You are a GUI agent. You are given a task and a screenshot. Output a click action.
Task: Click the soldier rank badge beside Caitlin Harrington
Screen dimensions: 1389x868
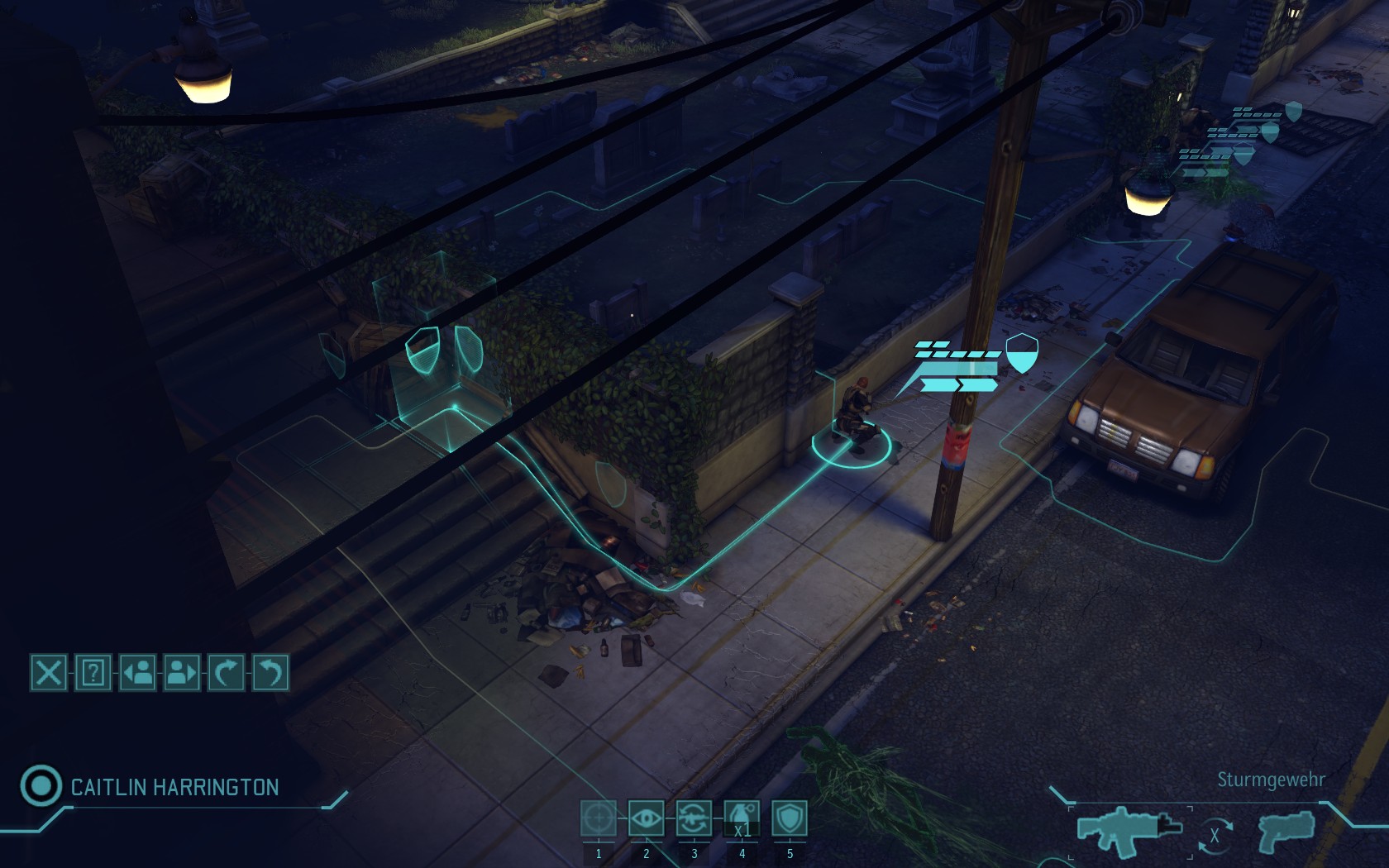coord(41,785)
